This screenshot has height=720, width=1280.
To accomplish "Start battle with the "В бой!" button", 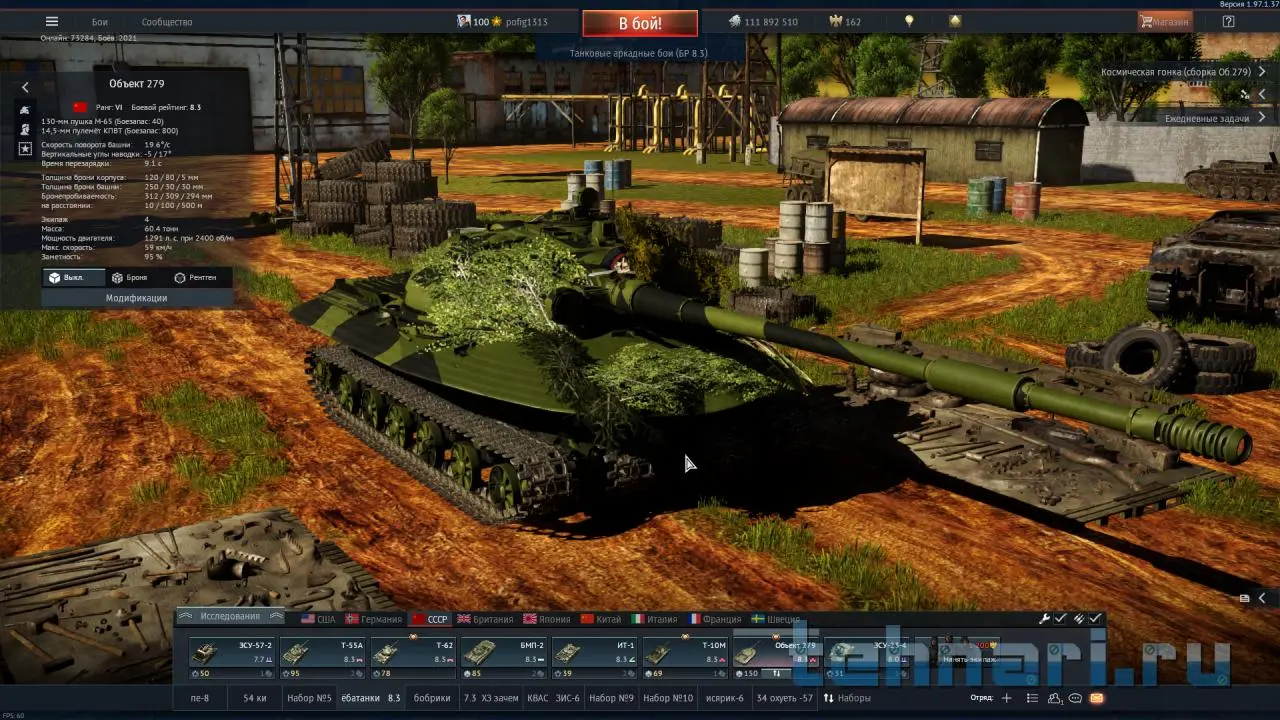I will [x=640, y=23].
